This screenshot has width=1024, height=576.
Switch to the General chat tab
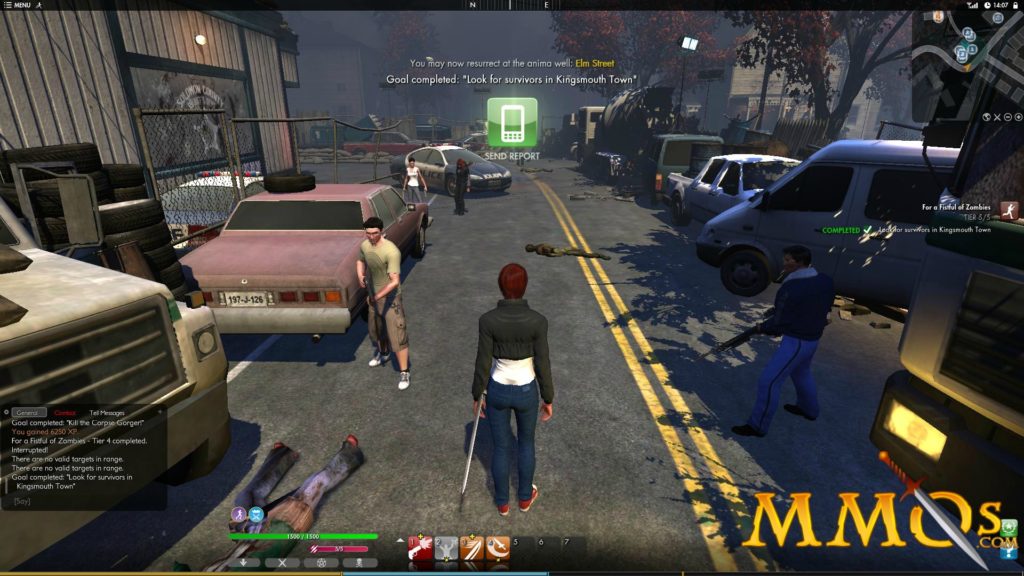click(28, 412)
